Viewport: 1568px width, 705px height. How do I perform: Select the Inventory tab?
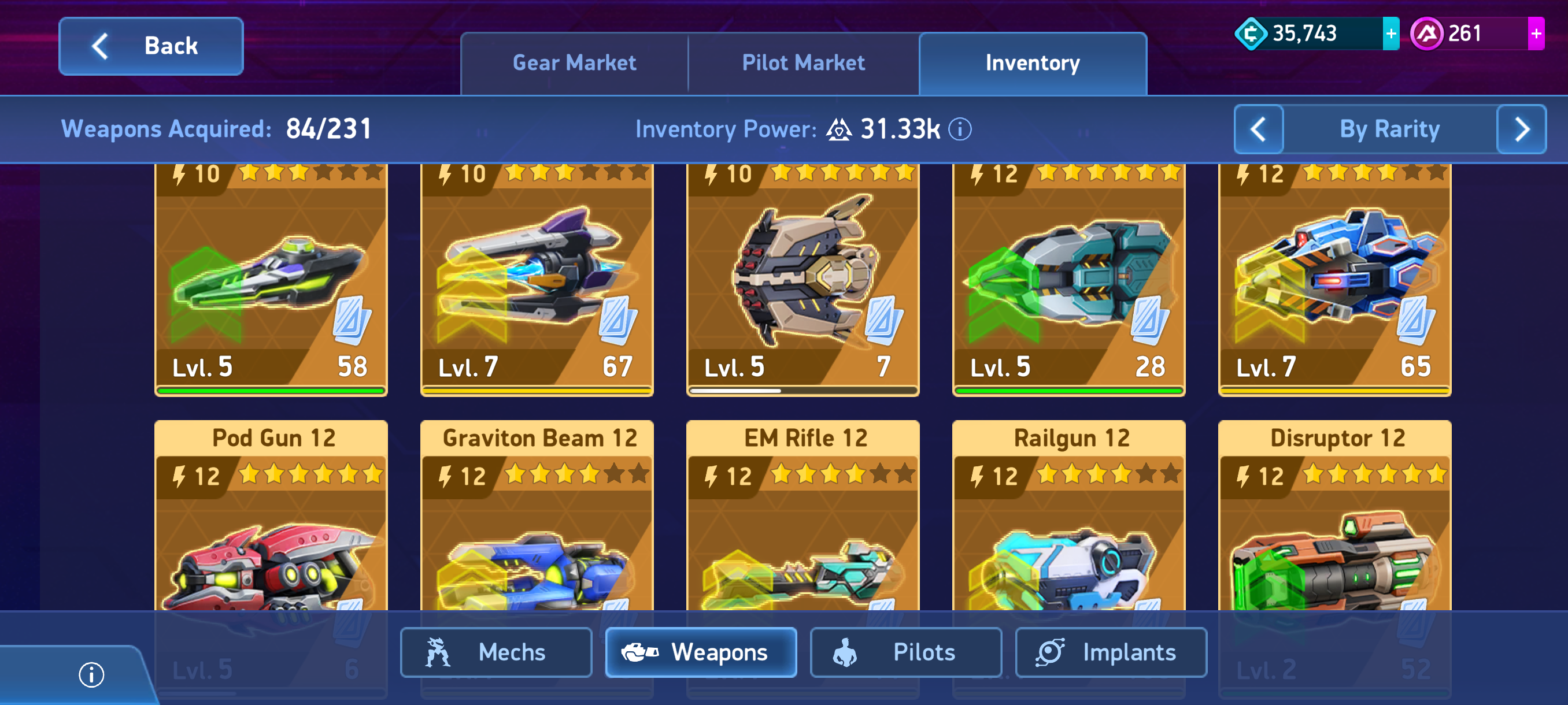[1033, 63]
